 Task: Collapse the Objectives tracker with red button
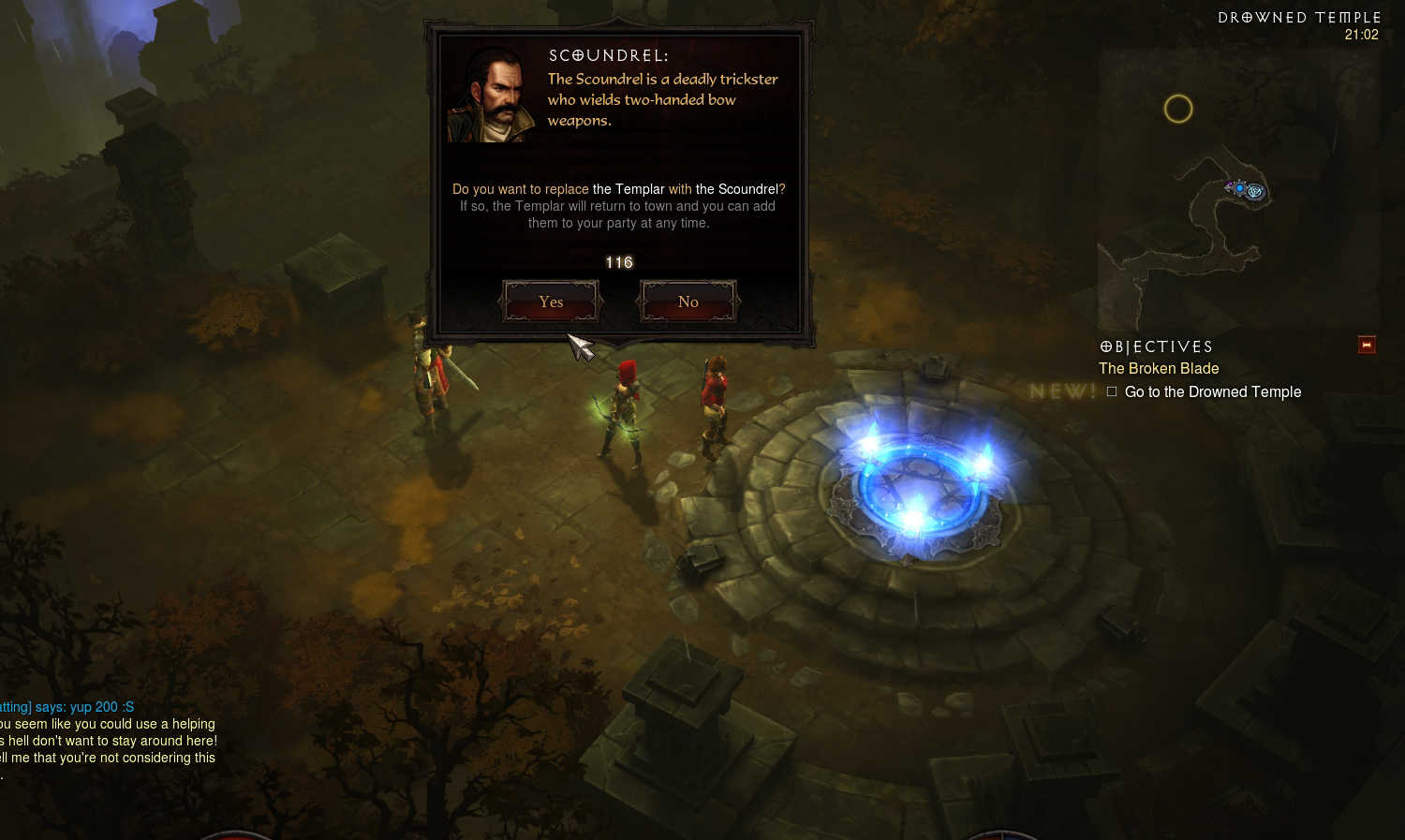point(1367,346)
